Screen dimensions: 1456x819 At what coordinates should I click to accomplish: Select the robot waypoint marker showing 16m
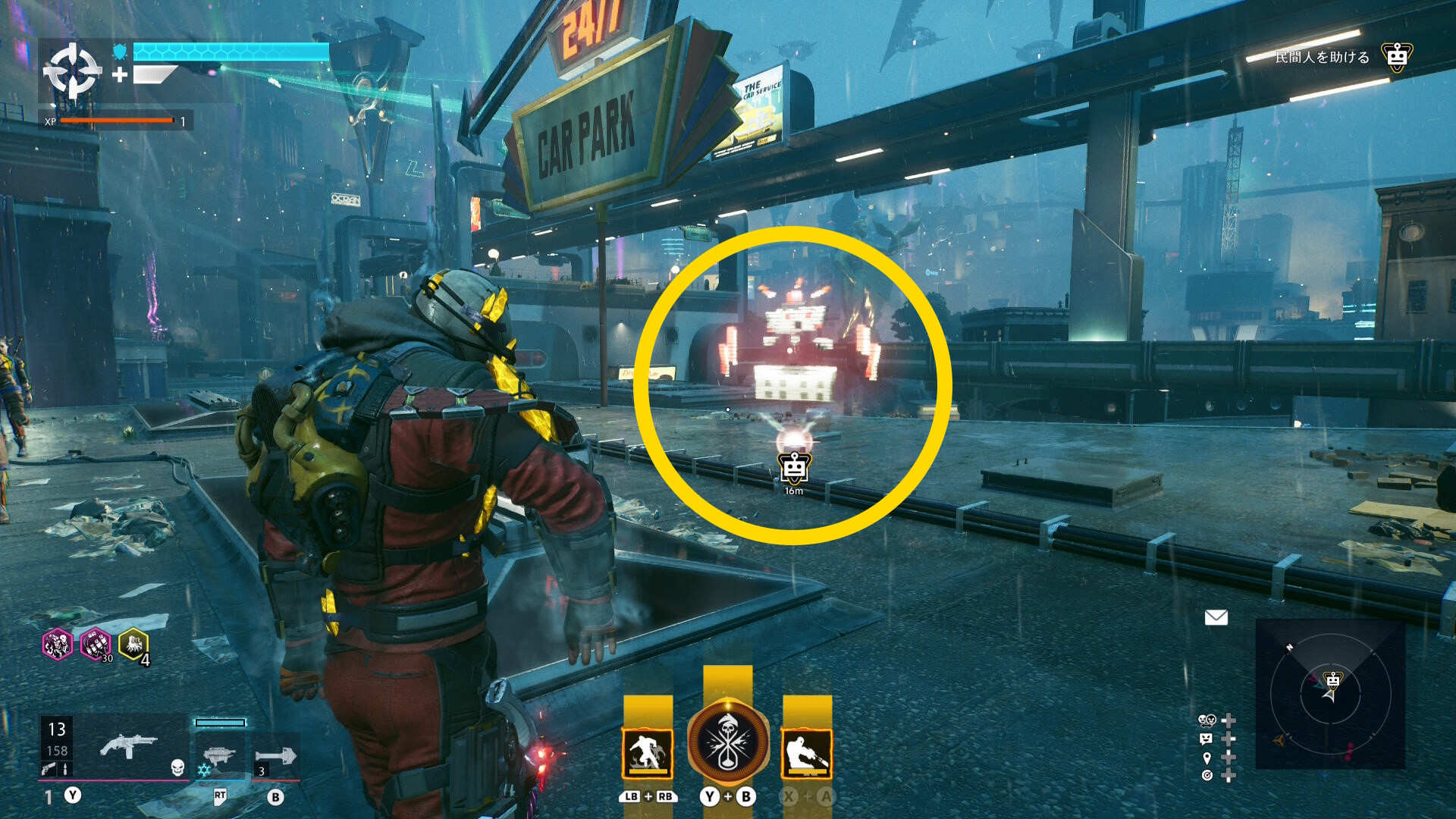(x=794, y=468)
